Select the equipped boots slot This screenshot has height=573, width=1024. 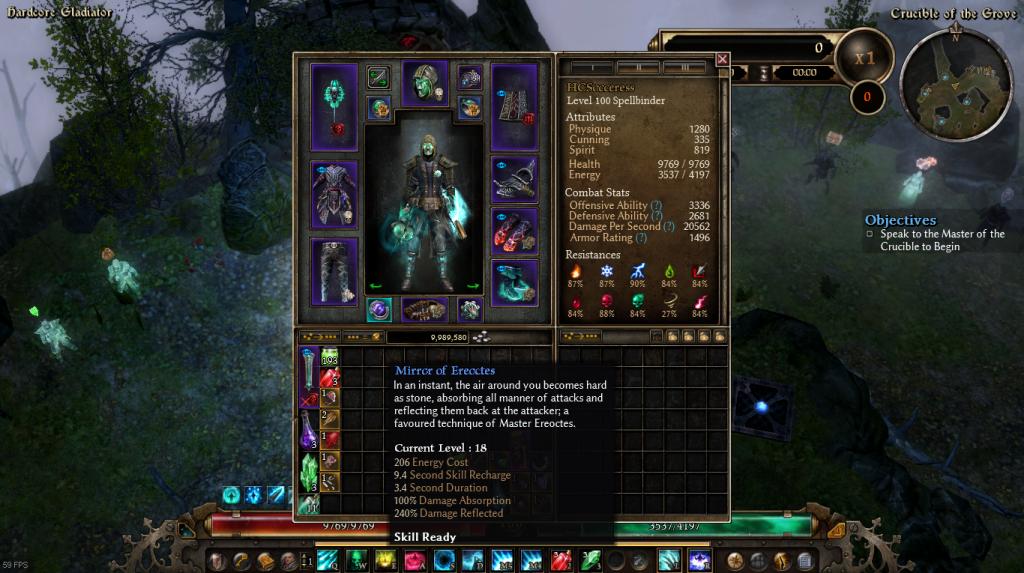[x=514, y=281]
